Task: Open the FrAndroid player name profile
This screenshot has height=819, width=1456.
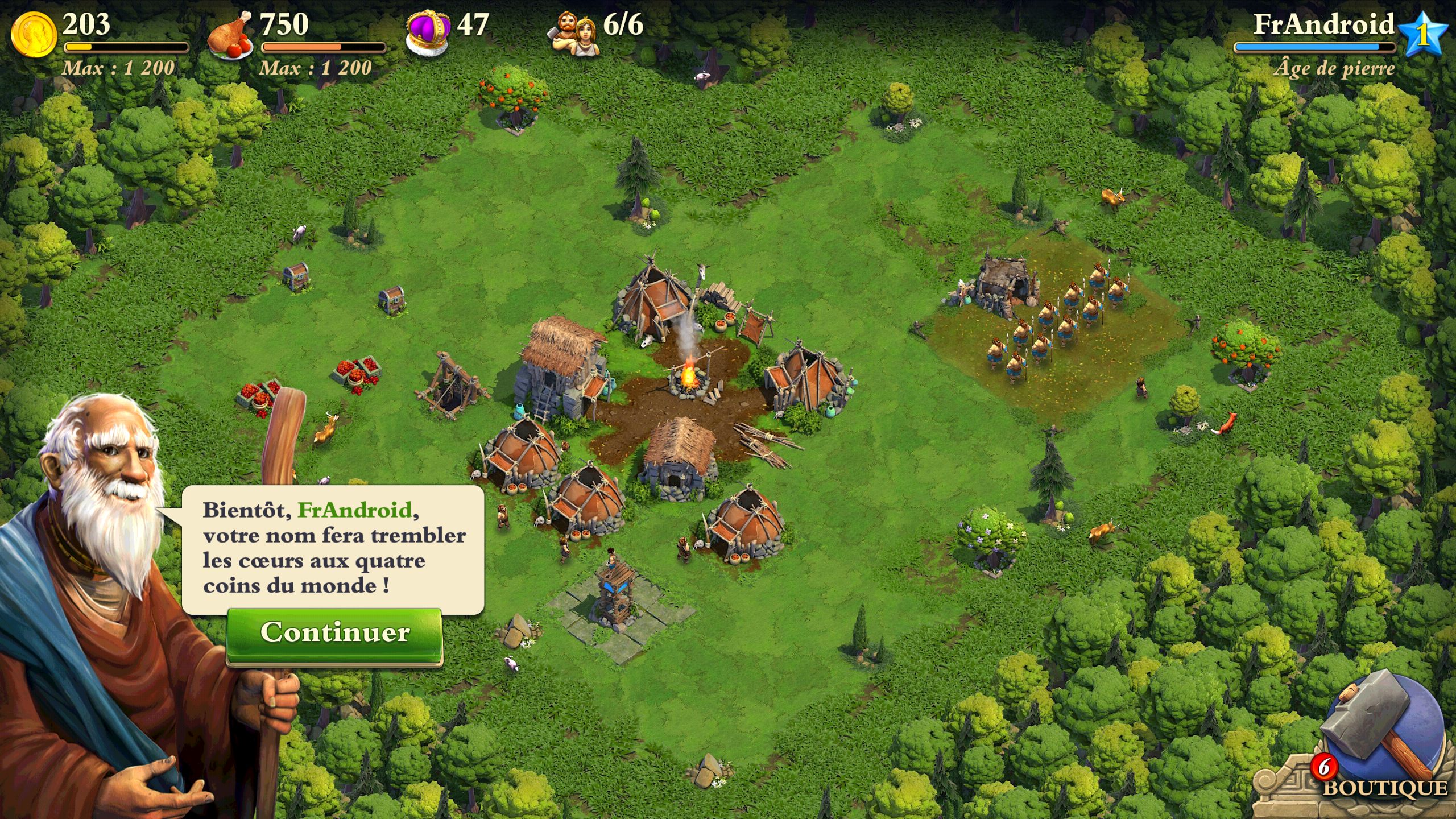Action: click(1323, 25)
